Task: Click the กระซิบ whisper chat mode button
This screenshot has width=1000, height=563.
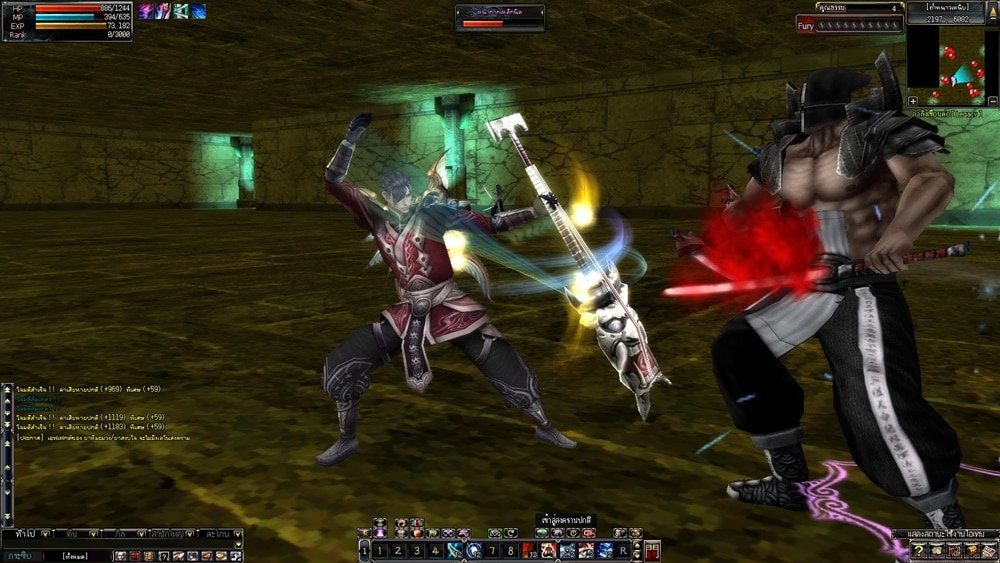Action: click(17, 555)
